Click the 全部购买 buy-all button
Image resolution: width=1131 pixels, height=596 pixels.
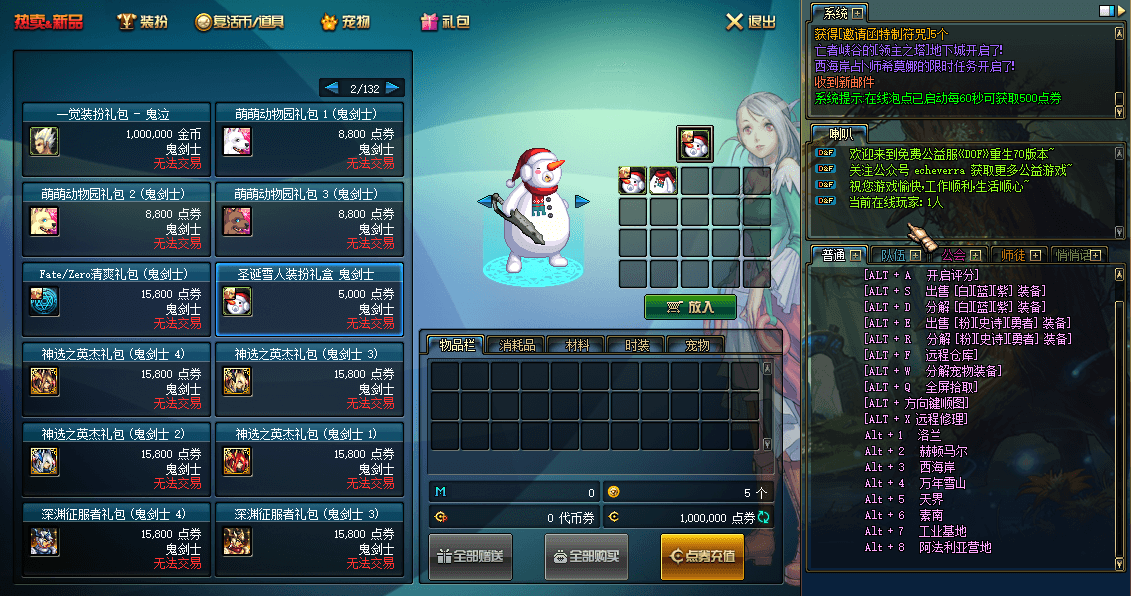click(x=586, y=556)
